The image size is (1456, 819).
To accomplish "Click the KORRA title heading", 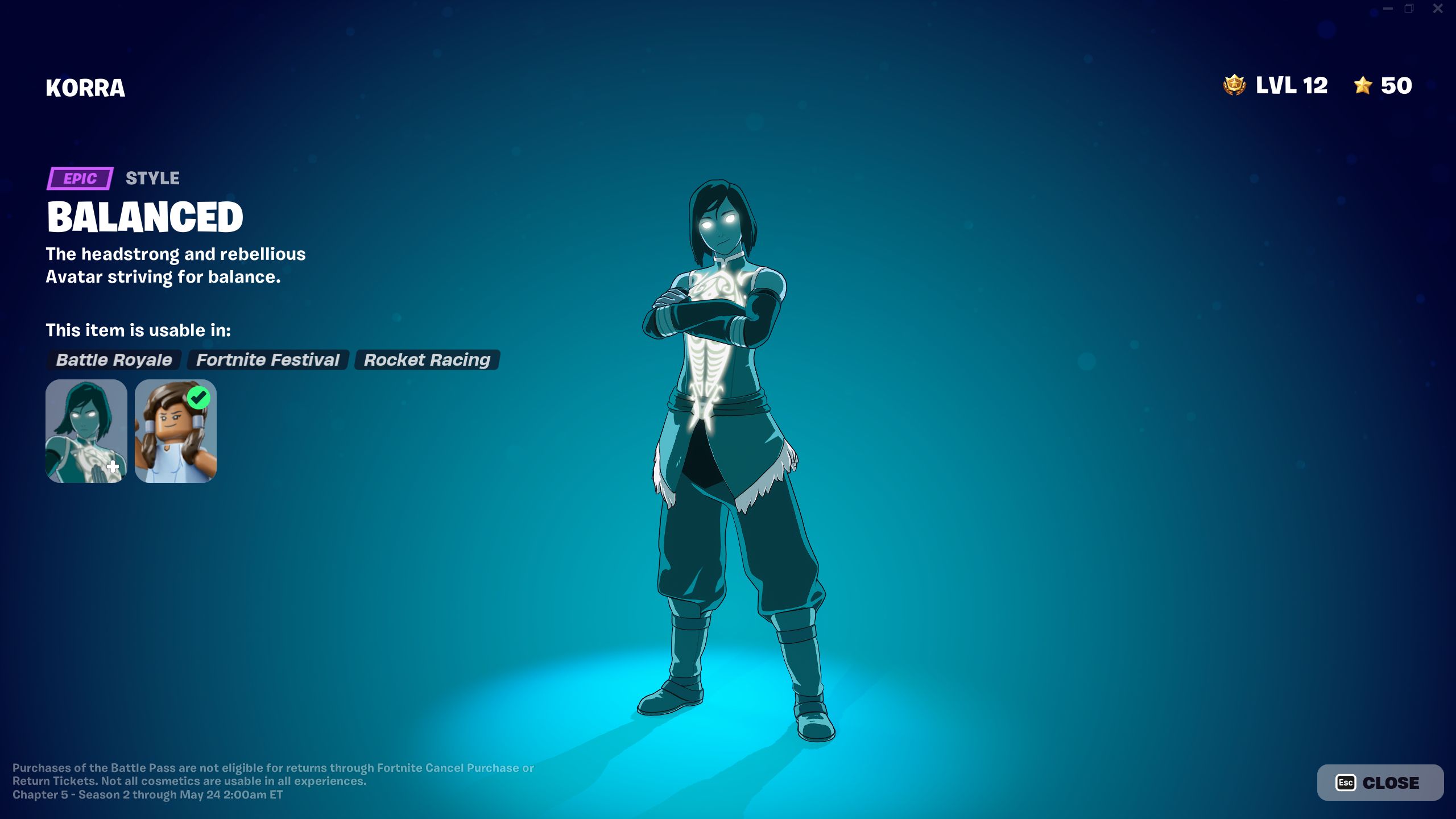I will click(x=85, y=88).
